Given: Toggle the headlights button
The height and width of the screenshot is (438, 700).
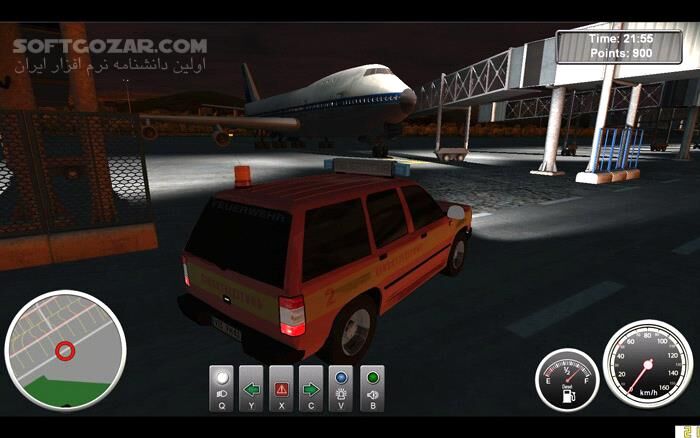Looking at the screenshot, I should click(222, 388).
